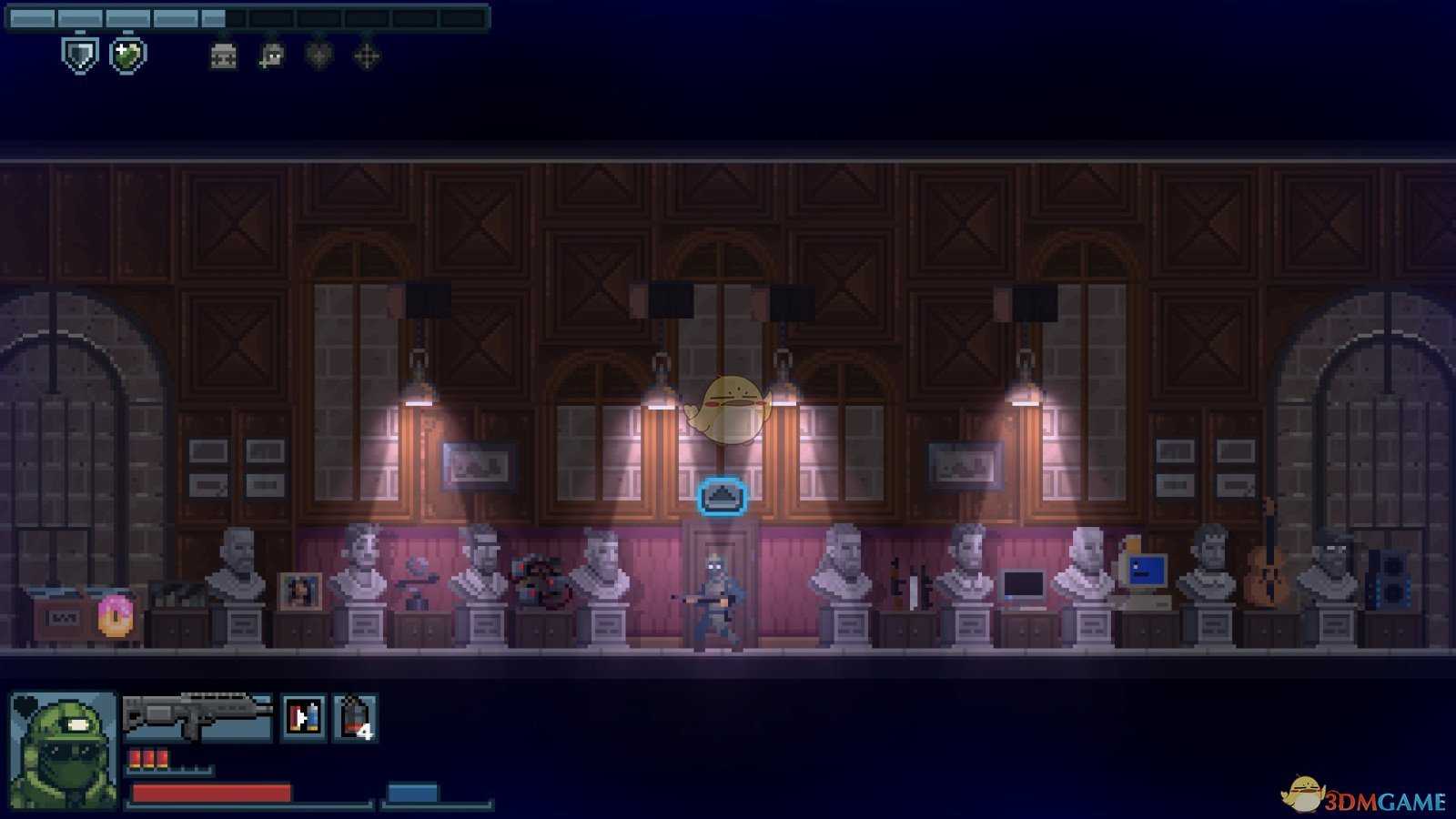Click the locked crosshair upgrade icon

tap(366, 56)
